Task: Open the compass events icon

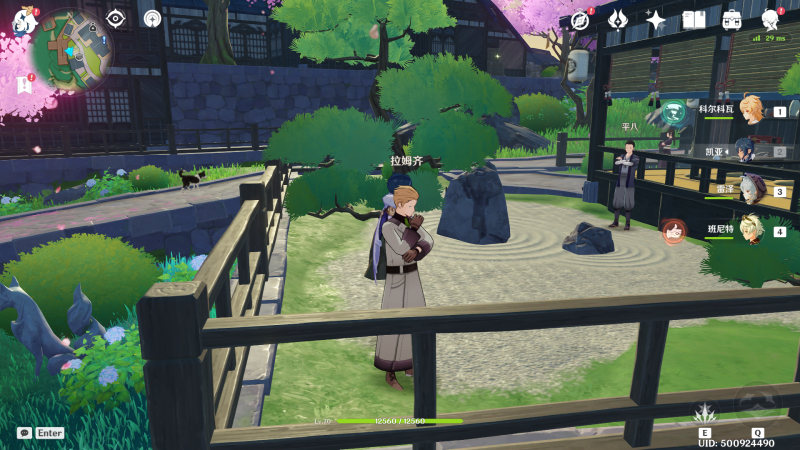Action: 579,20
